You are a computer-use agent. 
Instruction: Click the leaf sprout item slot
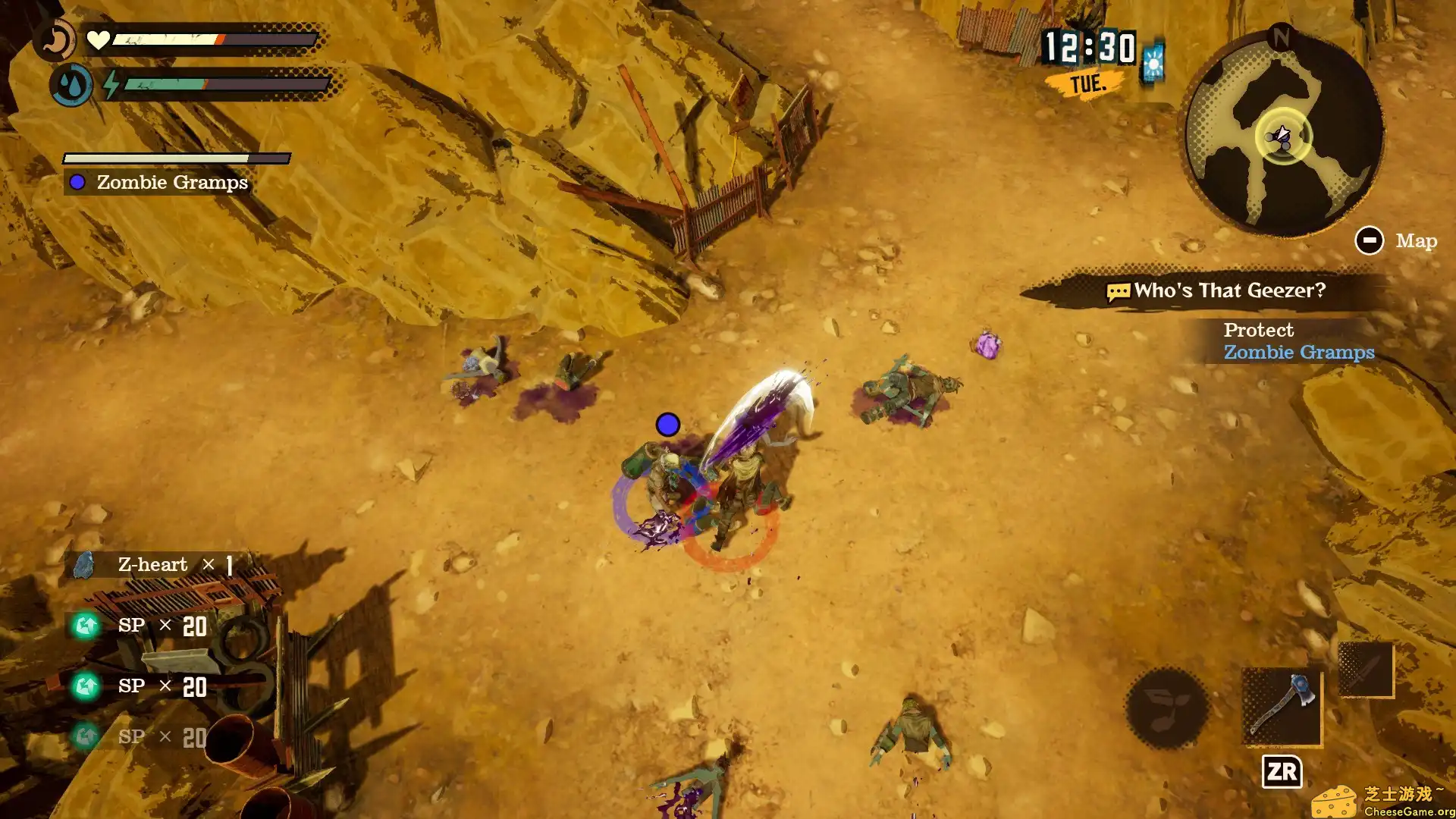point(1166,708)
